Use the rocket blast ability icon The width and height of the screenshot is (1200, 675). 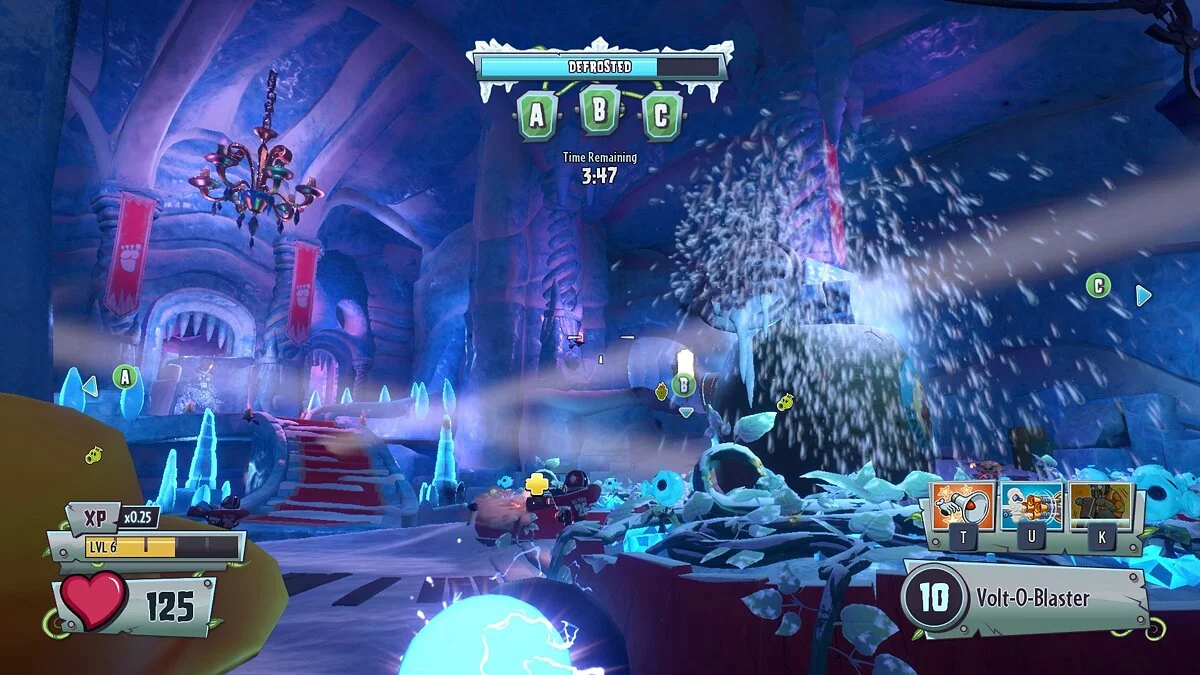[x=1032, y=507]
